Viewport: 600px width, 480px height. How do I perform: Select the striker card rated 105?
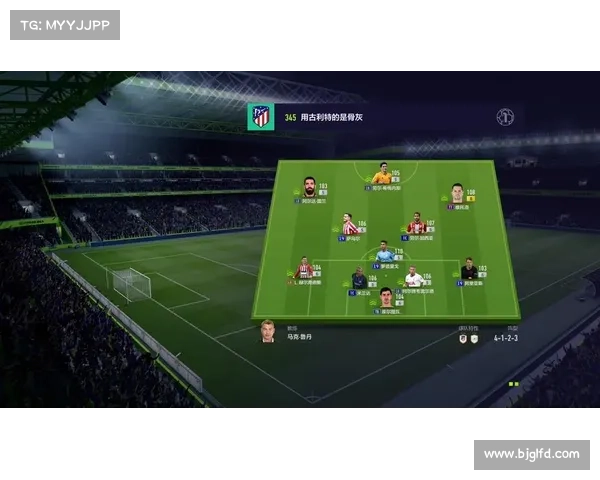[x=382, y=176]
